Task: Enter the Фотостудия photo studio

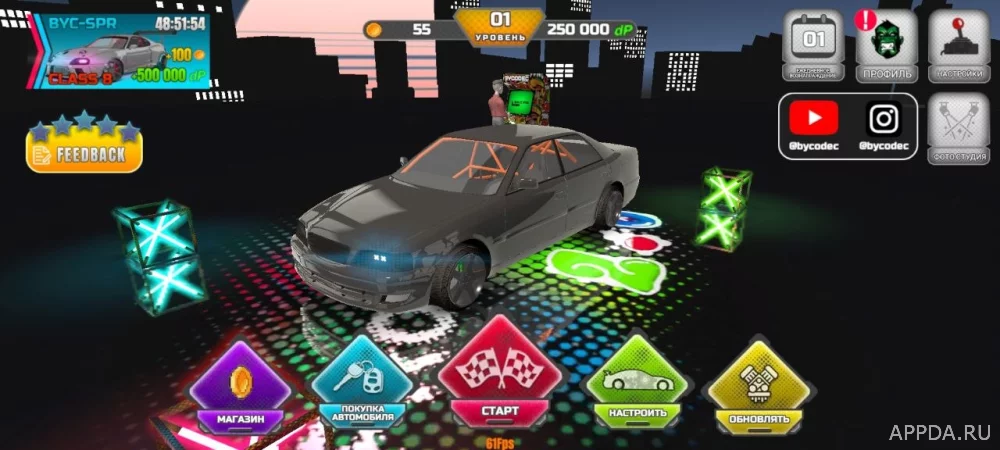Action: coord(958,130)
